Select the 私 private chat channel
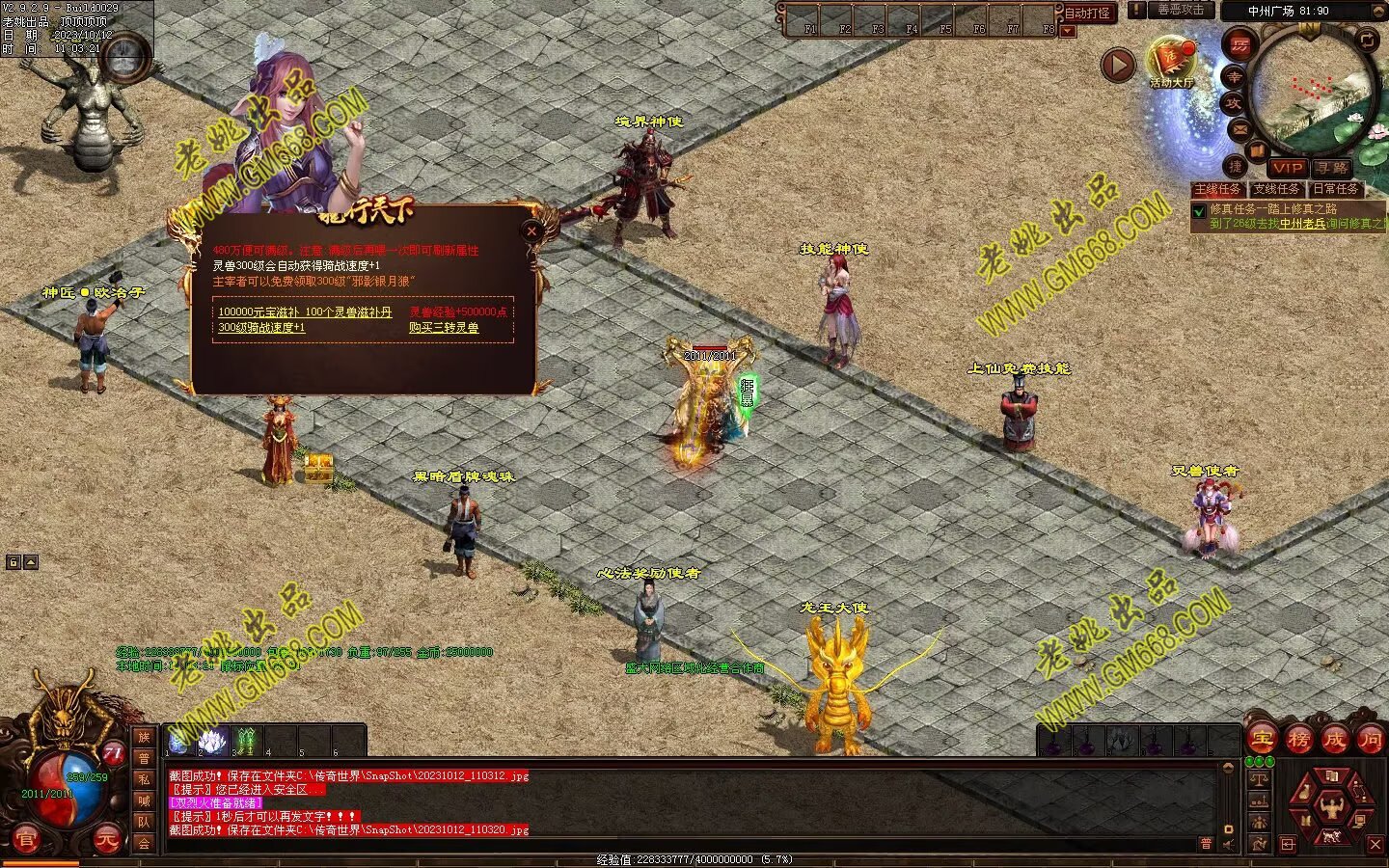This screenshot has height=868, width=1389. click(x=144, y=779)
